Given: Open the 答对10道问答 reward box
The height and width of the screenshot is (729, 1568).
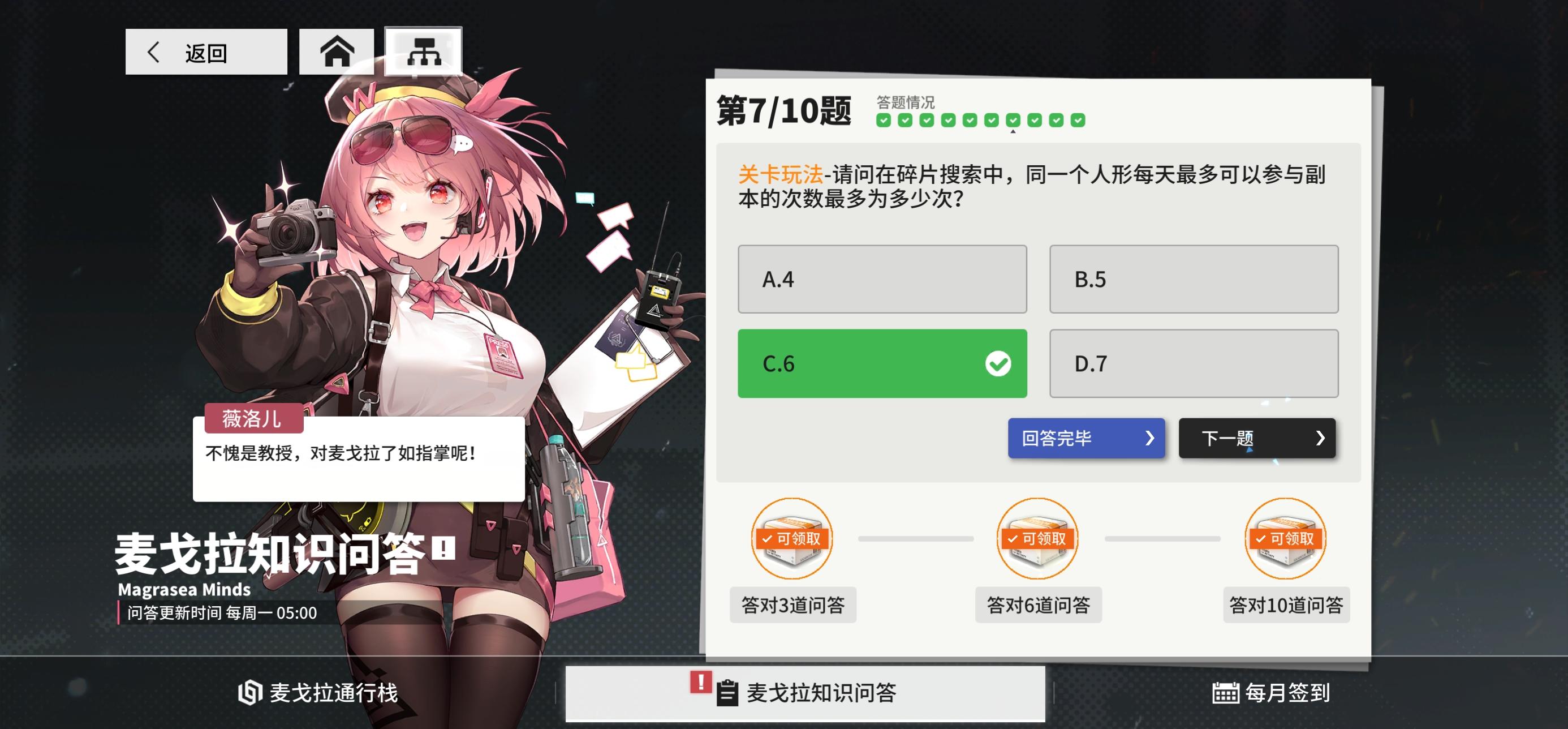Looking at the screenshot, I should (1285, 539).
